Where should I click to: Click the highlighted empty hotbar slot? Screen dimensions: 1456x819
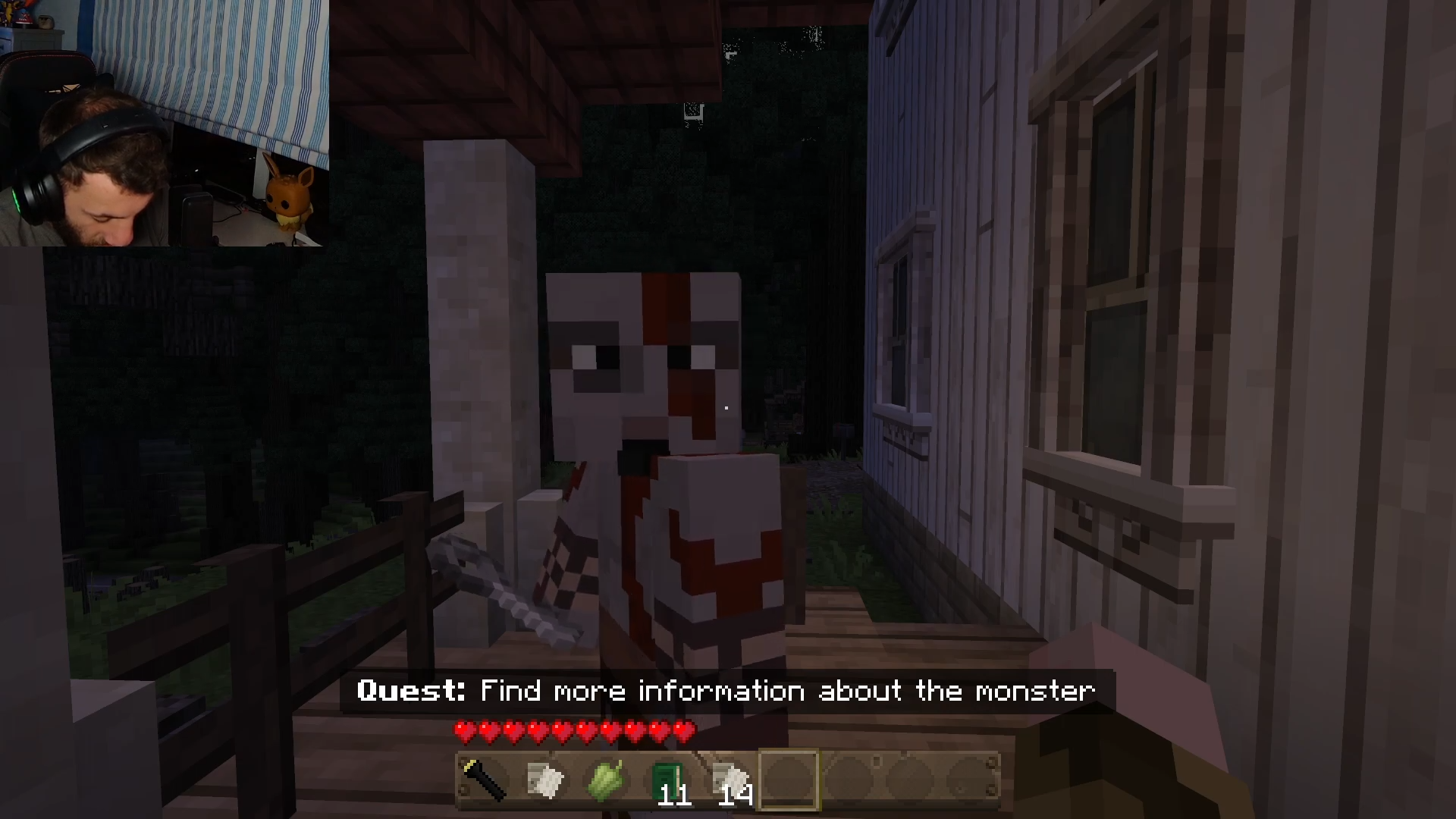(789, 780)
